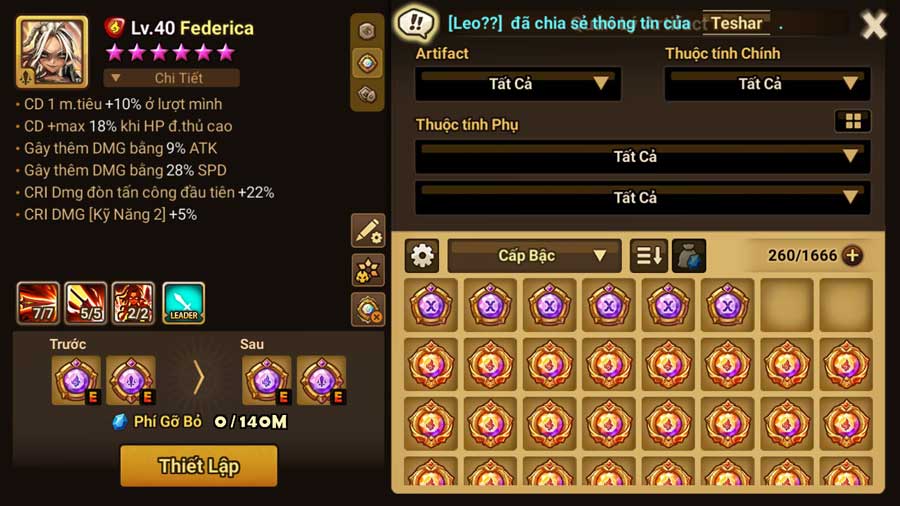Open the chat speech bubble icon
Image resolution: width=900 pixels, height=506 pixels.
[x=414, y=23]
